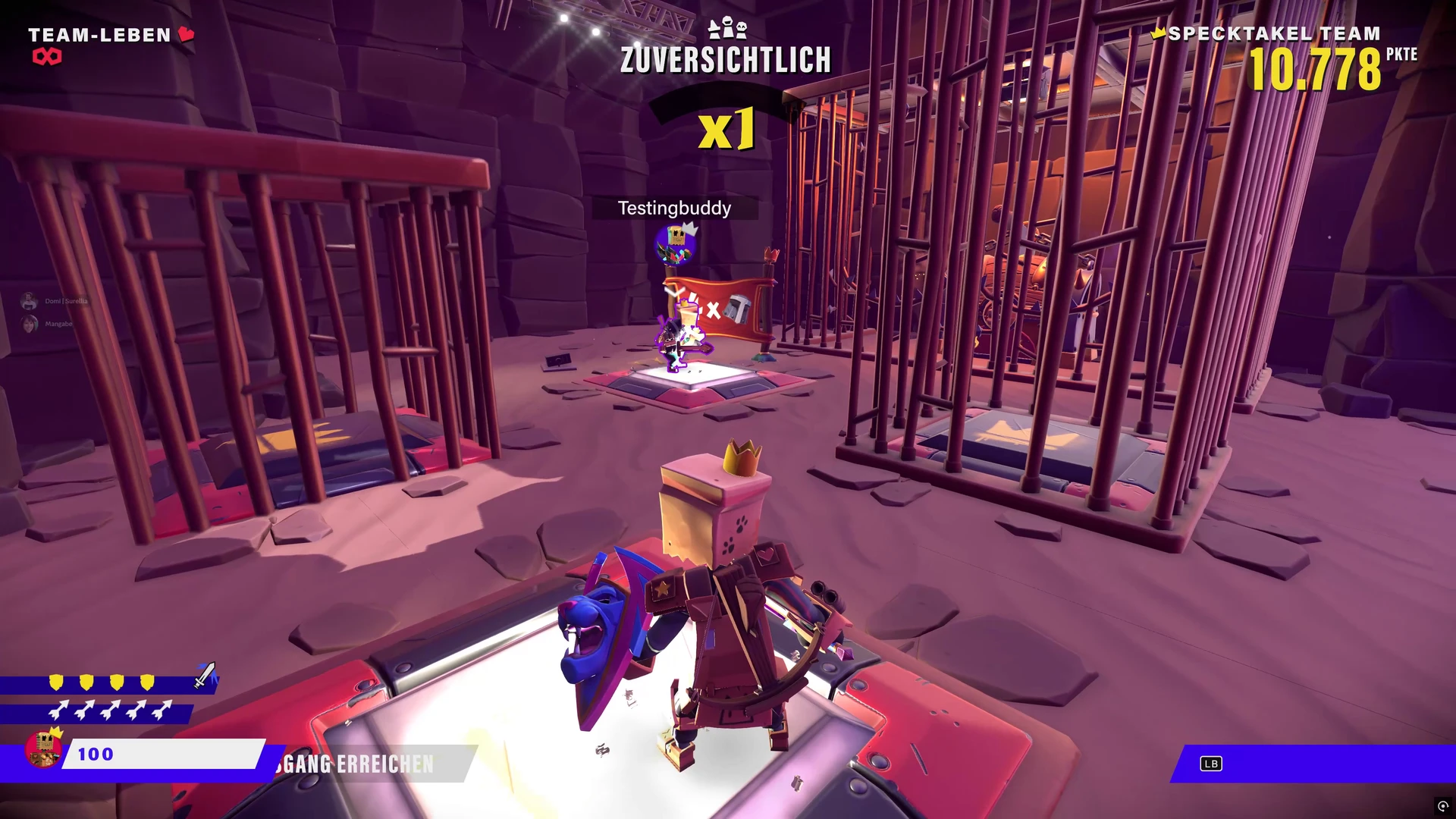This screenshot has height=819, width=1456.
Task: Select the Testingbuddy name tag
Action: [x=674, y=209]
